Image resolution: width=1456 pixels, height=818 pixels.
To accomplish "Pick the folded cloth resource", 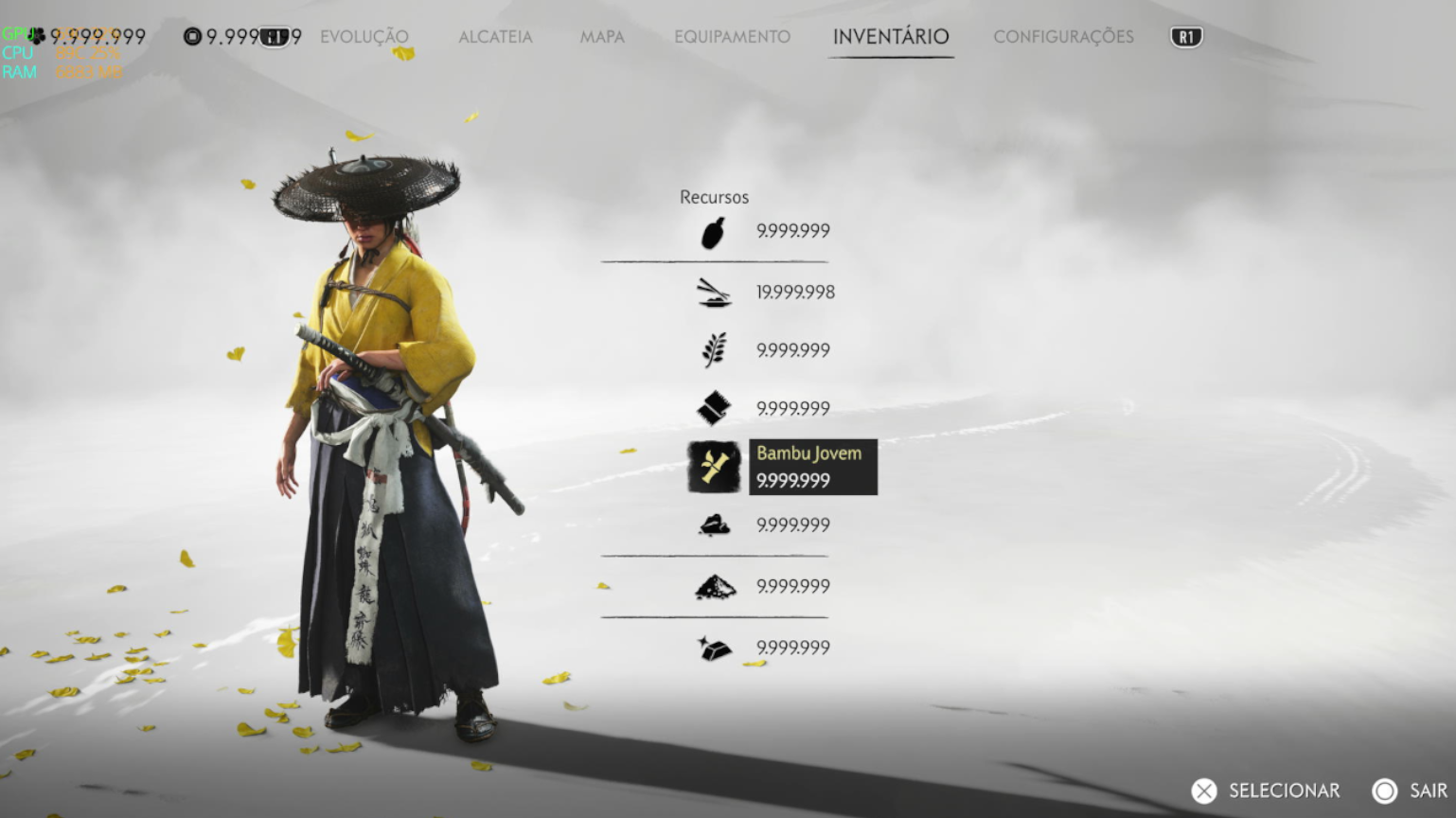I will pyautogui.click(x=714, y=409).
